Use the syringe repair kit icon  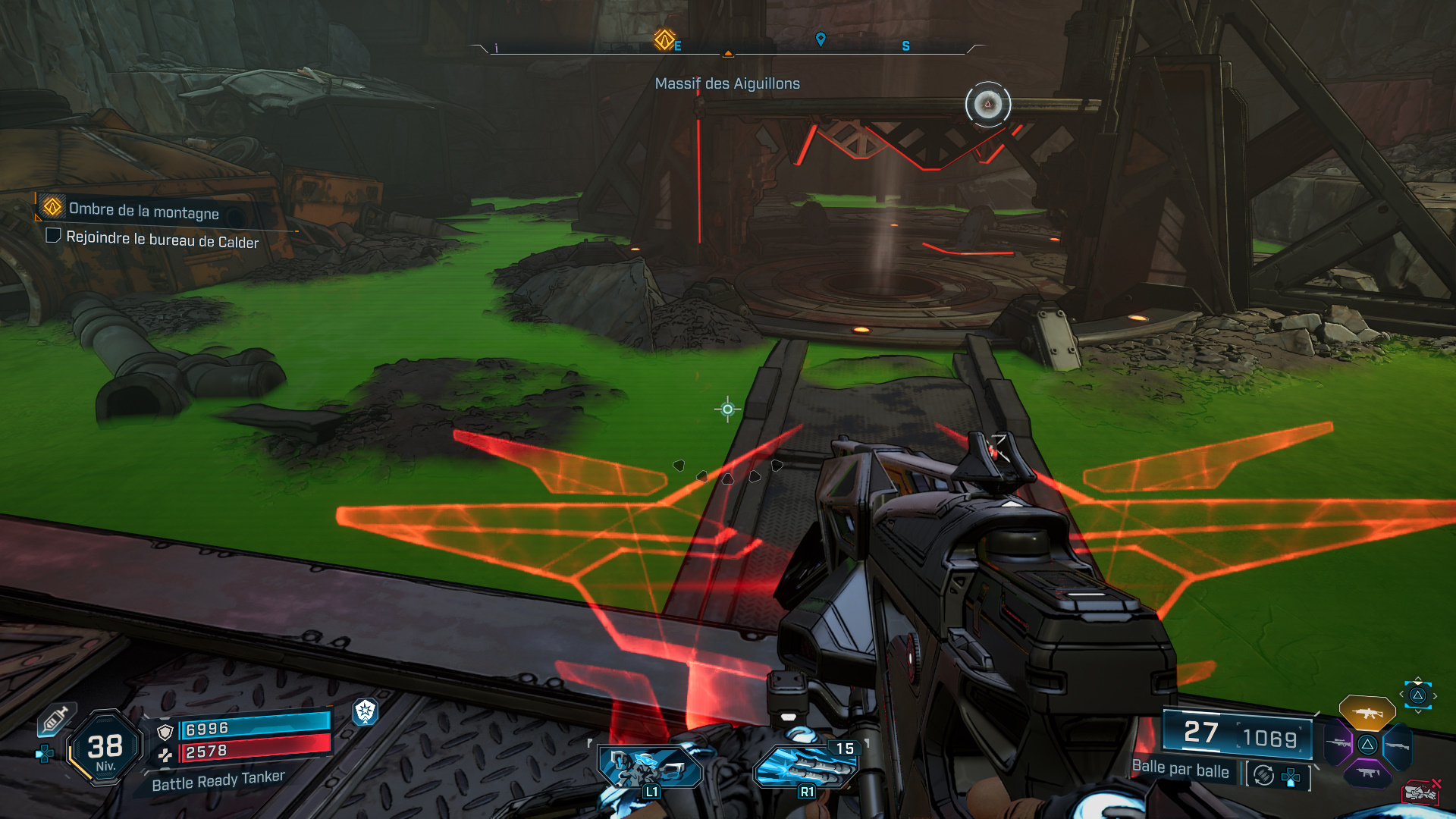point(55,720)
